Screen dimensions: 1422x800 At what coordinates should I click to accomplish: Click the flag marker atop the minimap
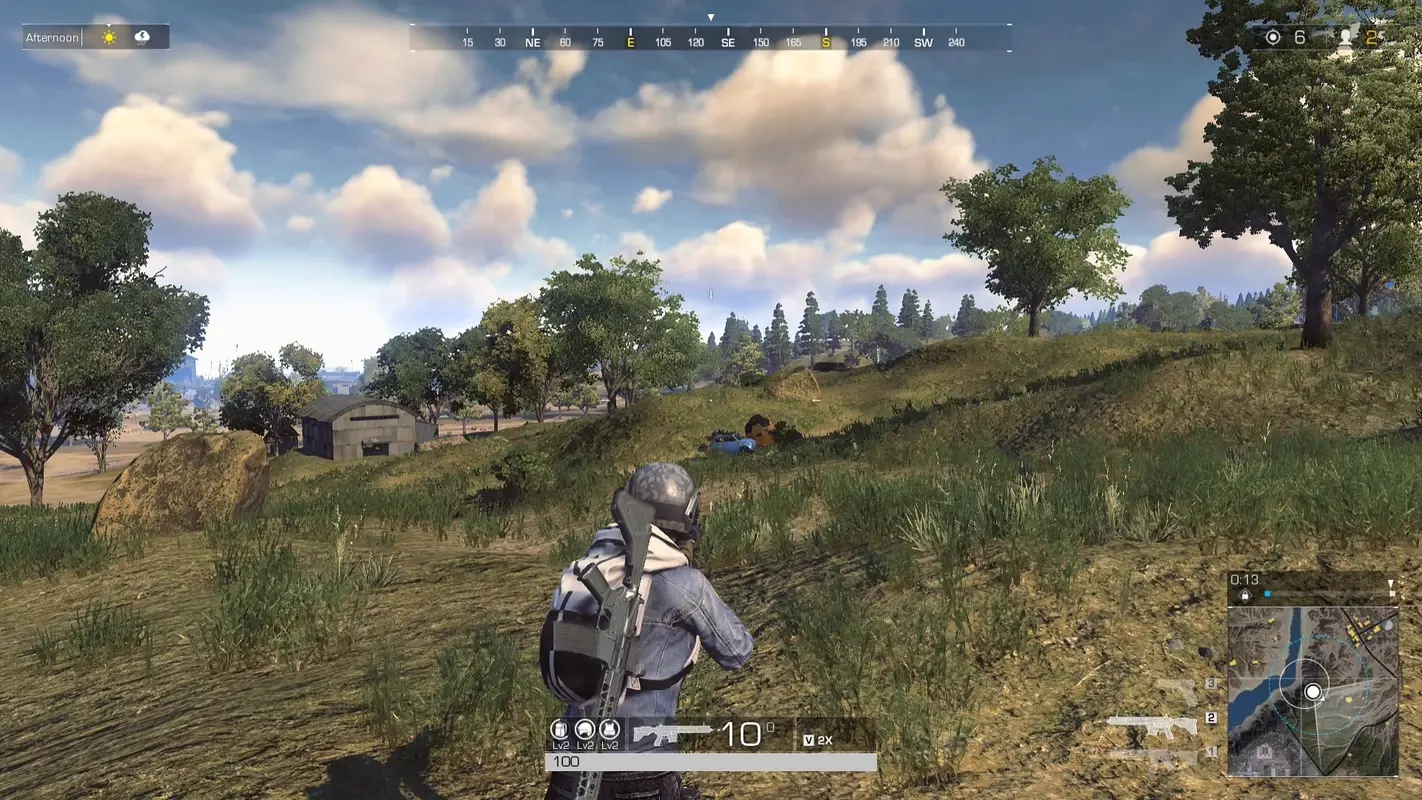tap(1392, 585)
